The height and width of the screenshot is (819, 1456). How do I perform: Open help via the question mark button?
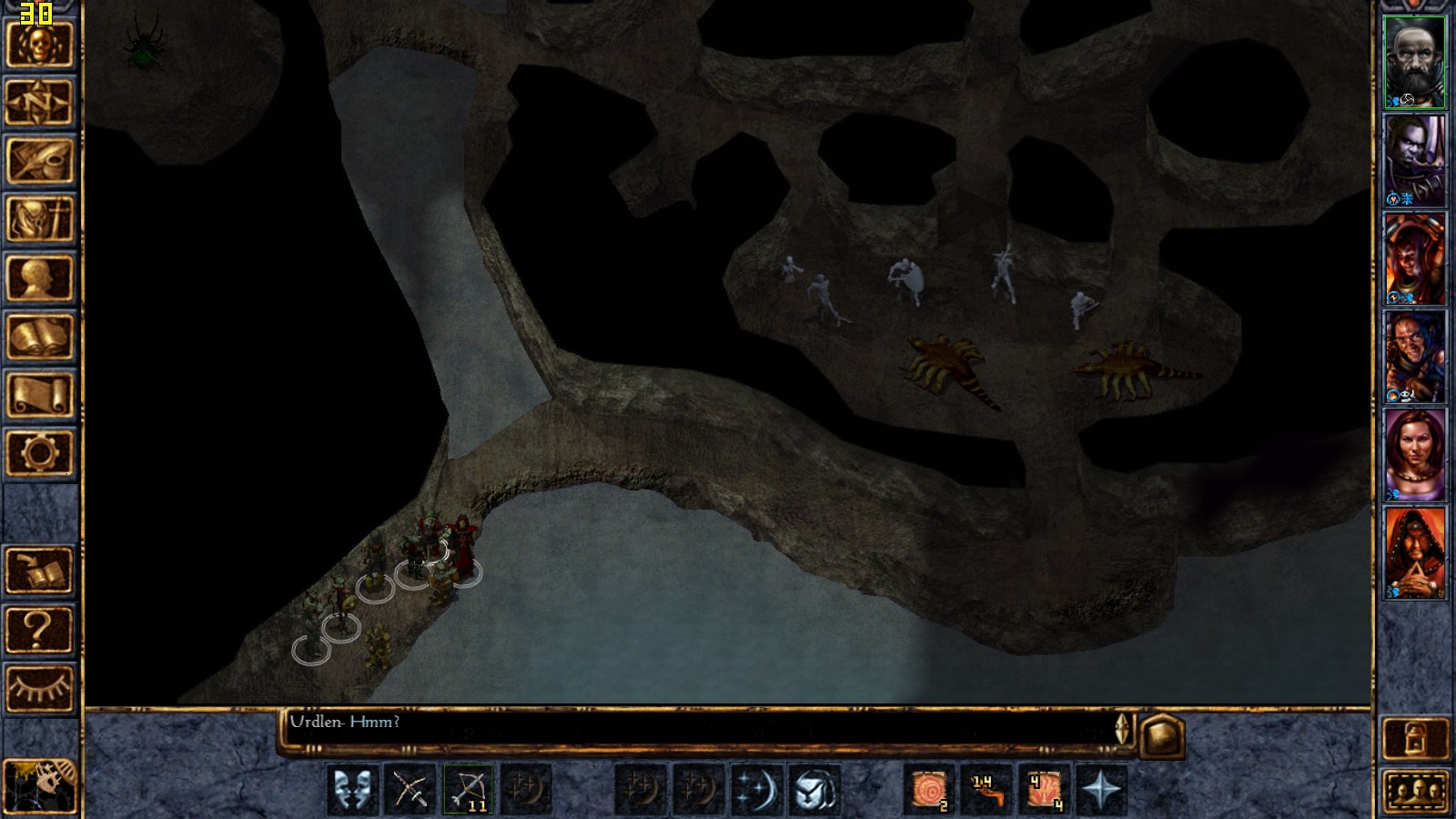[x=39, y=629]
